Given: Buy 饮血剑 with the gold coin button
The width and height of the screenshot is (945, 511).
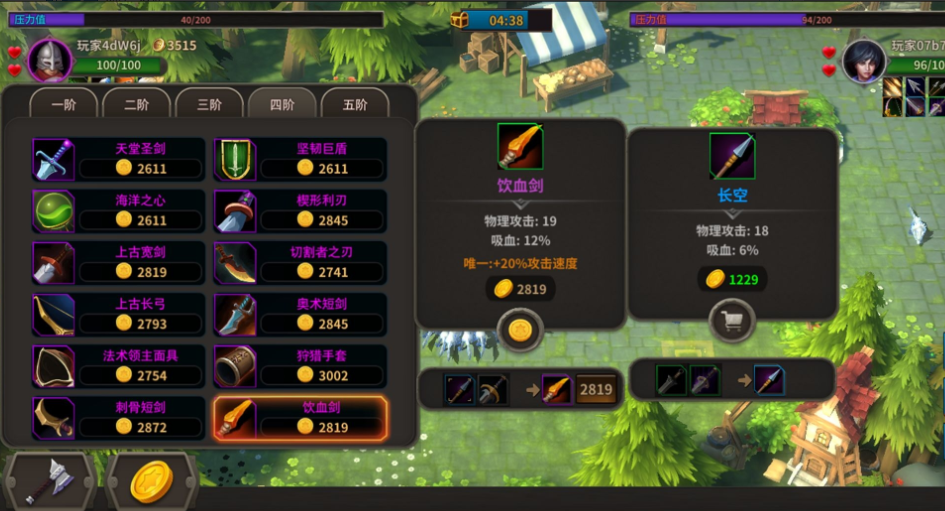Looking at the screenshot, I should tap(520, 329).
